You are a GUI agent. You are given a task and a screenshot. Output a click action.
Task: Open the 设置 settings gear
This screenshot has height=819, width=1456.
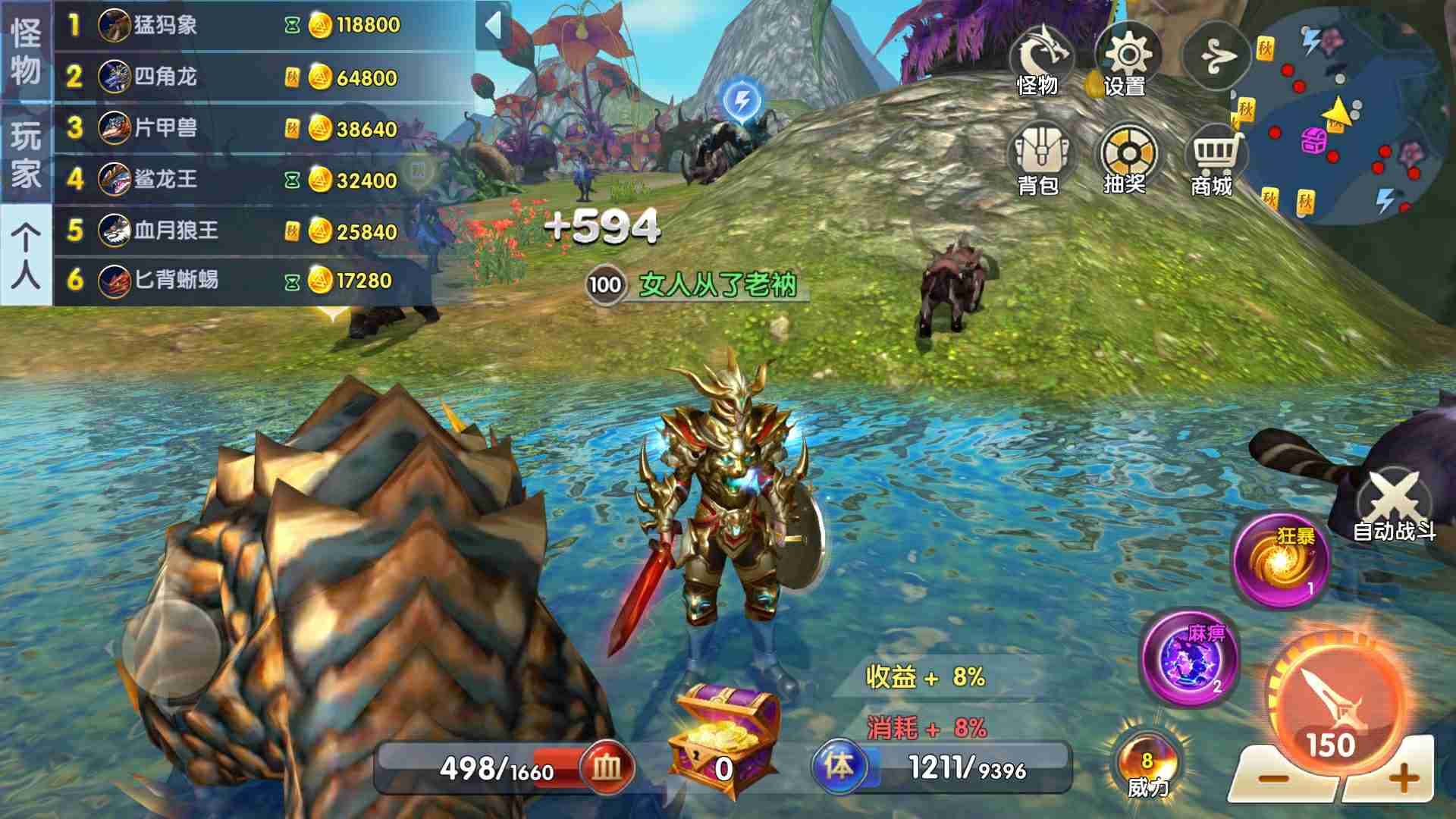1127,62
